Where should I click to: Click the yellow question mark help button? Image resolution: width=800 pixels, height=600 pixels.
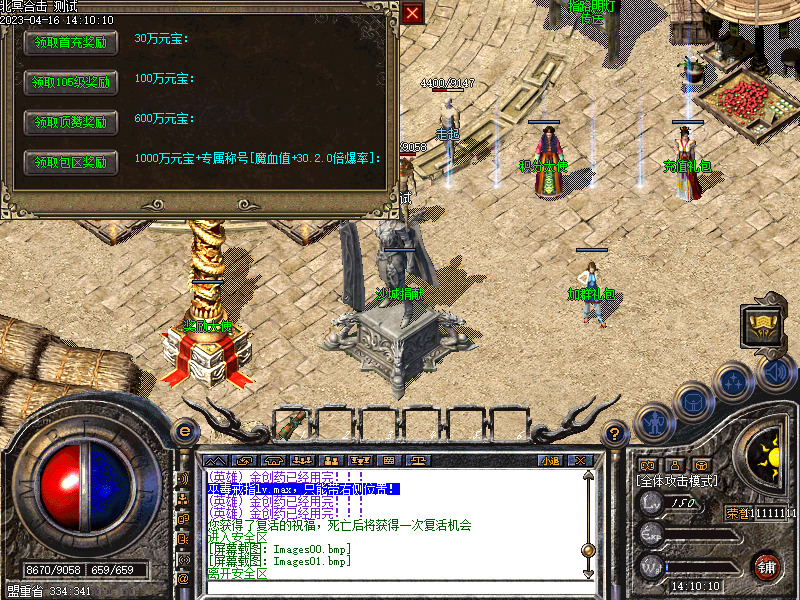[x=616, y=433]
